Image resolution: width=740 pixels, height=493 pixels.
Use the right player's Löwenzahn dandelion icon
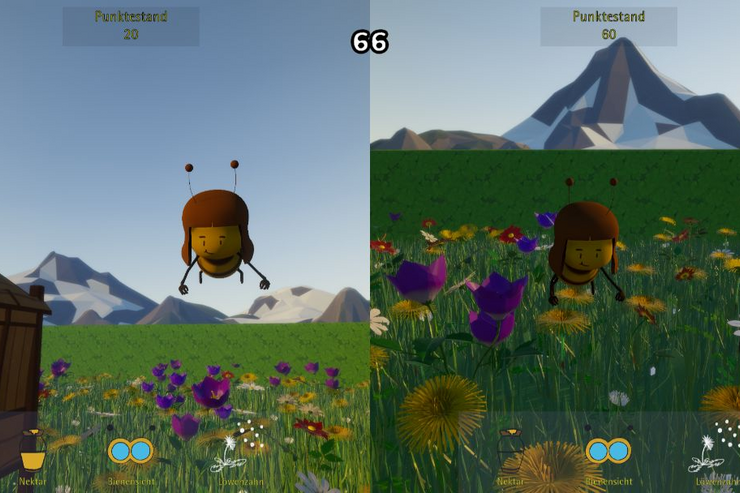(713, 451)
